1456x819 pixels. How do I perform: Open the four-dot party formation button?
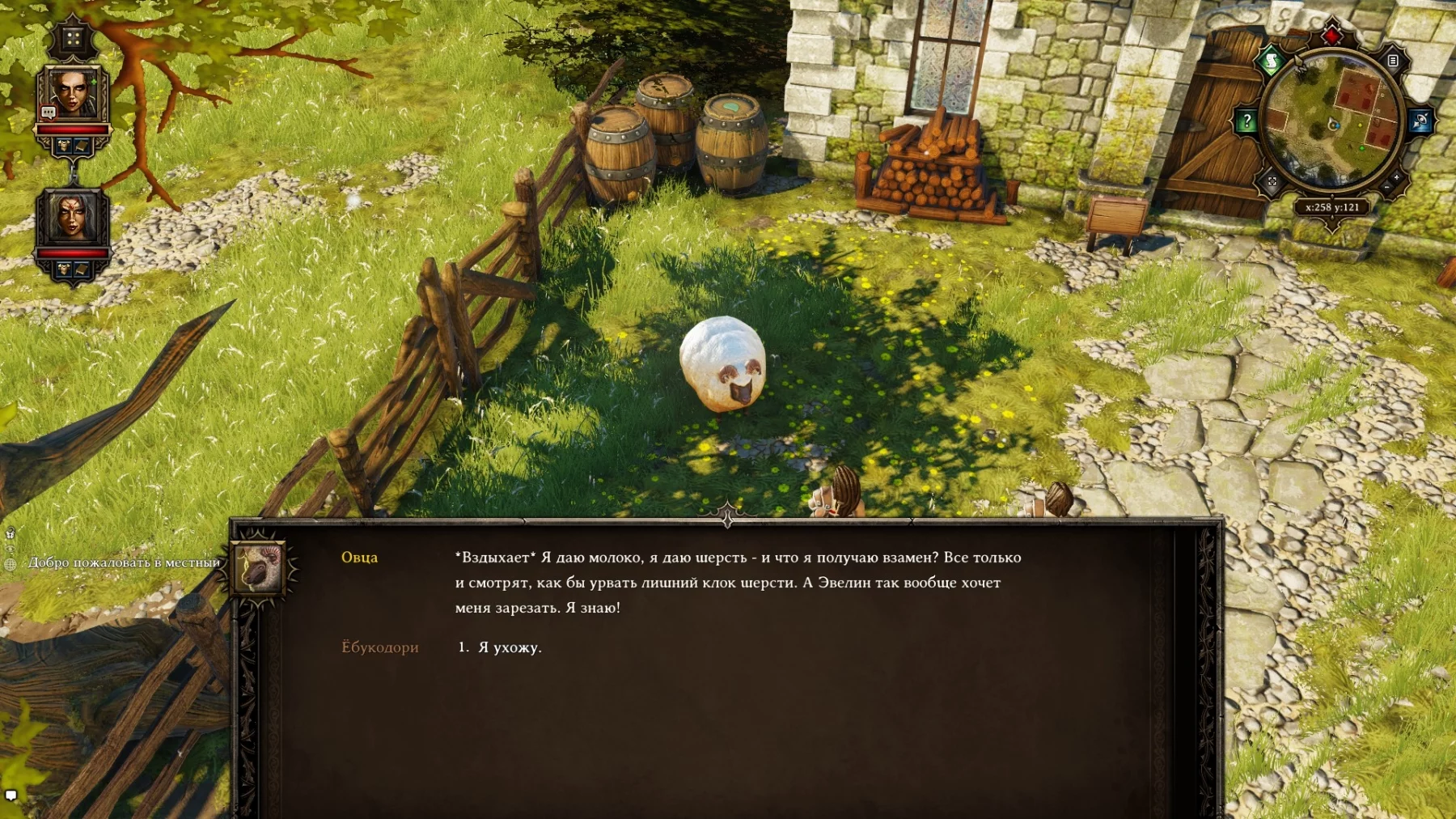click(73, 38)
